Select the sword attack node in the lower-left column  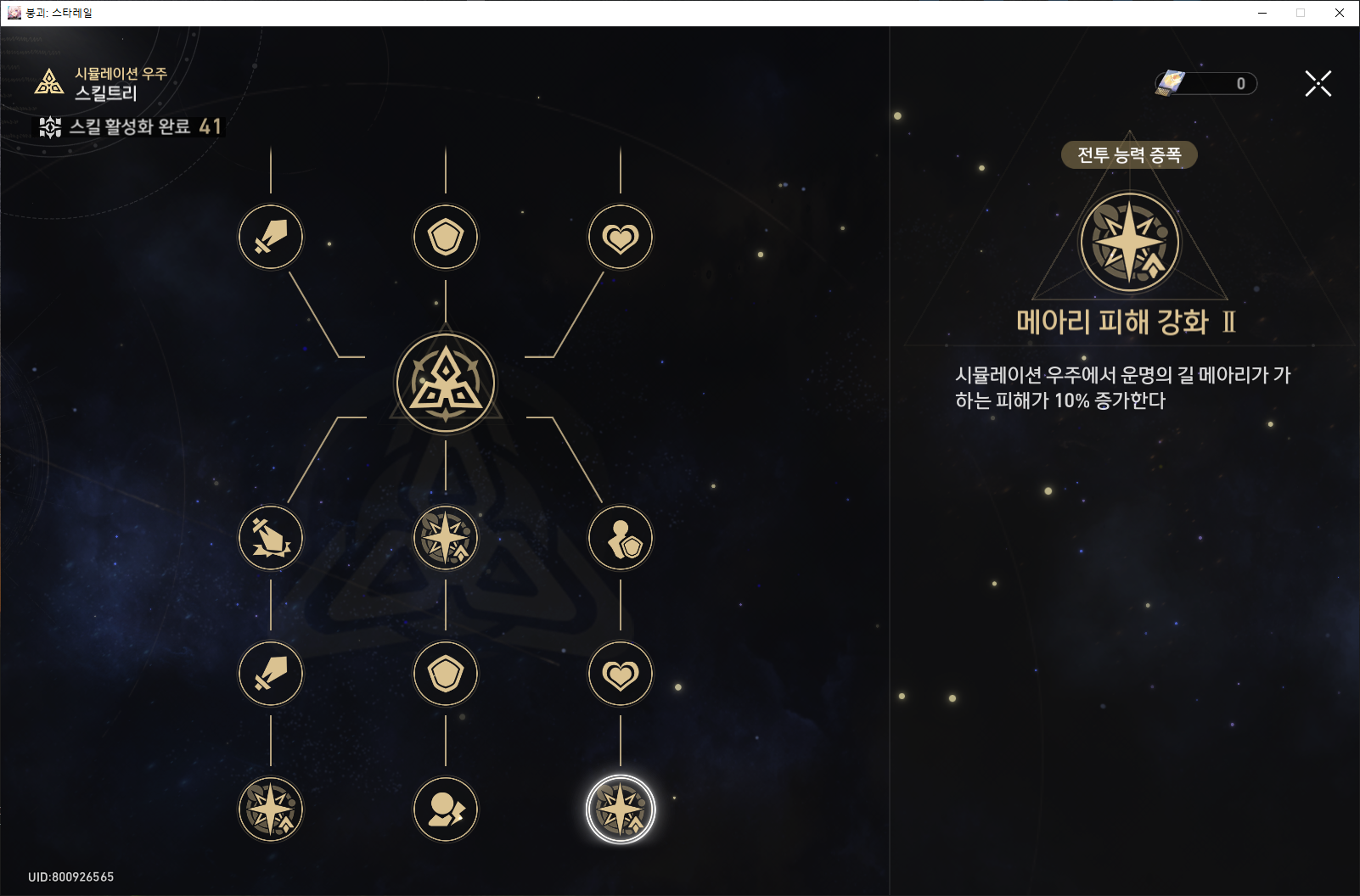(270, 673)
